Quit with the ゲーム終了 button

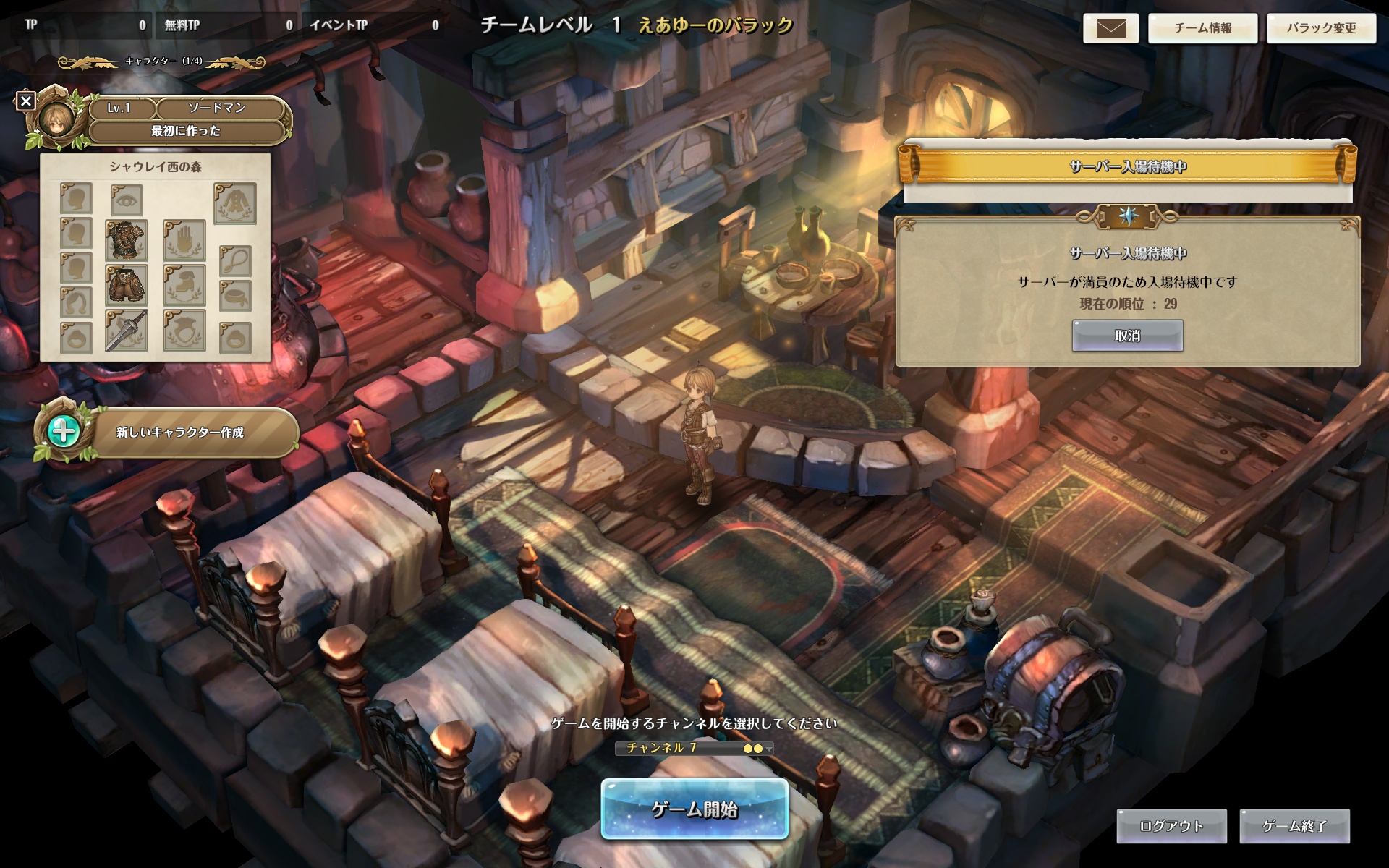click(1294, 826)
